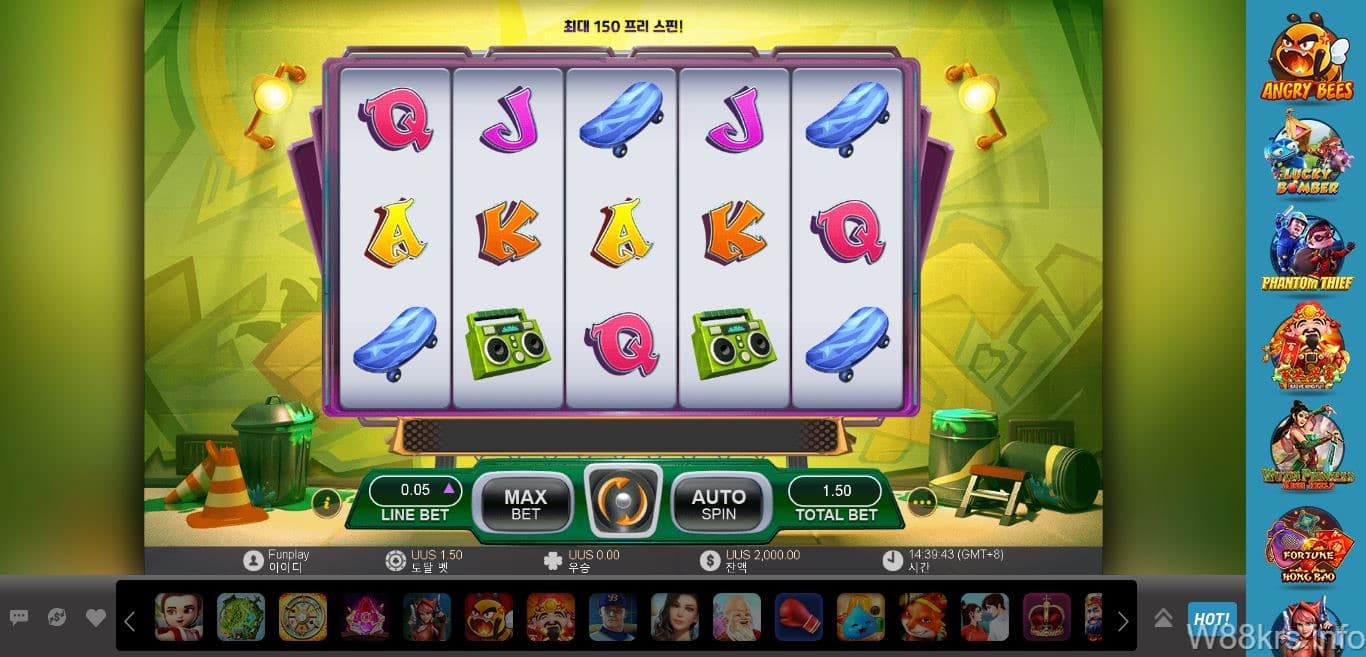Open the game info with the i button
1366x657 pixels.
click(x=326, y=502)
